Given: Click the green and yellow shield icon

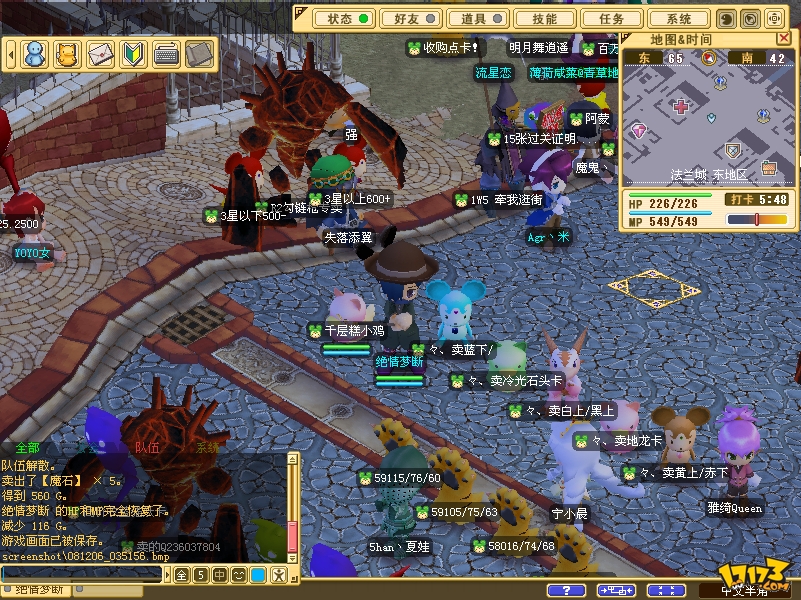Looking at the screenshot, I should pos(133,54).
